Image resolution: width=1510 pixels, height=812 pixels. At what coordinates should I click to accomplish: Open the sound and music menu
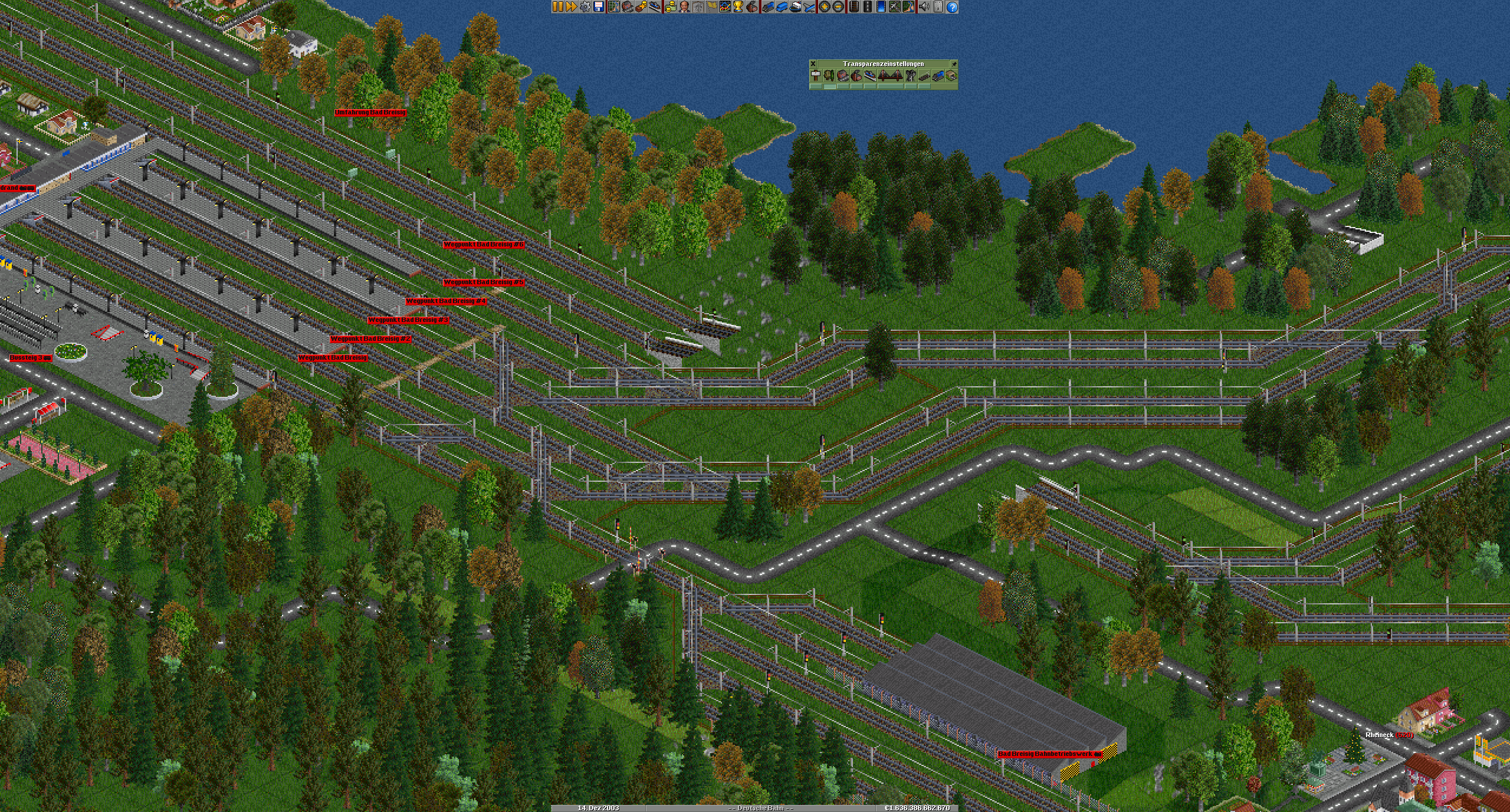(x=924, y=7)
